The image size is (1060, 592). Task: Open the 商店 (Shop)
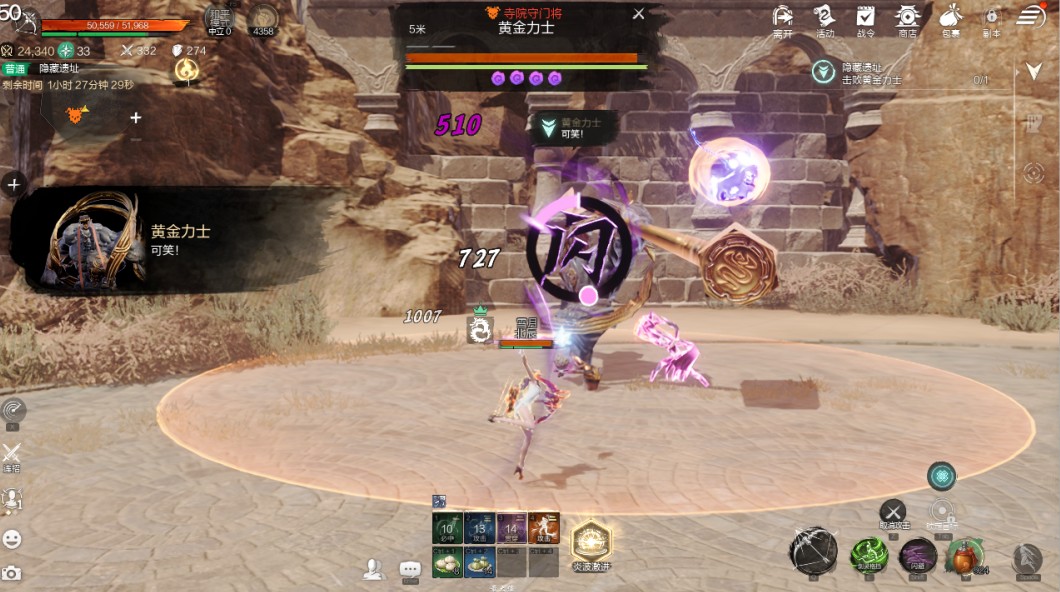pyautogui.click(x=907, y=18)
